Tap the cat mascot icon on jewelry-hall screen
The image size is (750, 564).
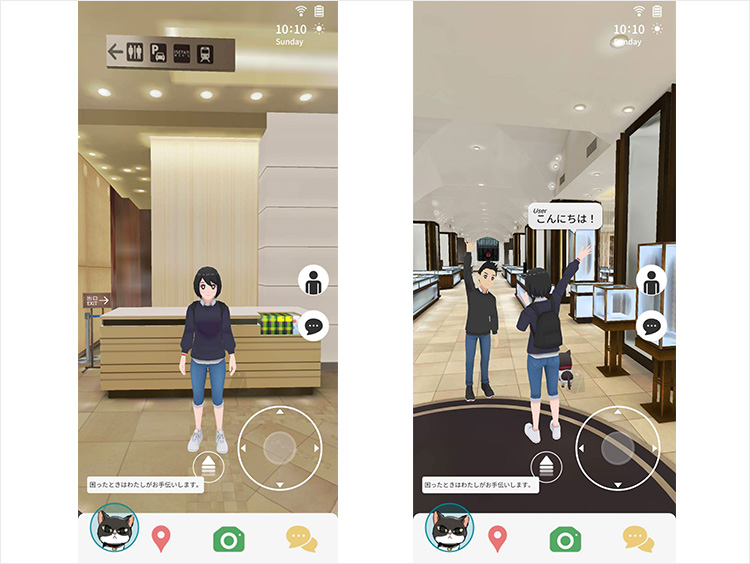point(450,527)
